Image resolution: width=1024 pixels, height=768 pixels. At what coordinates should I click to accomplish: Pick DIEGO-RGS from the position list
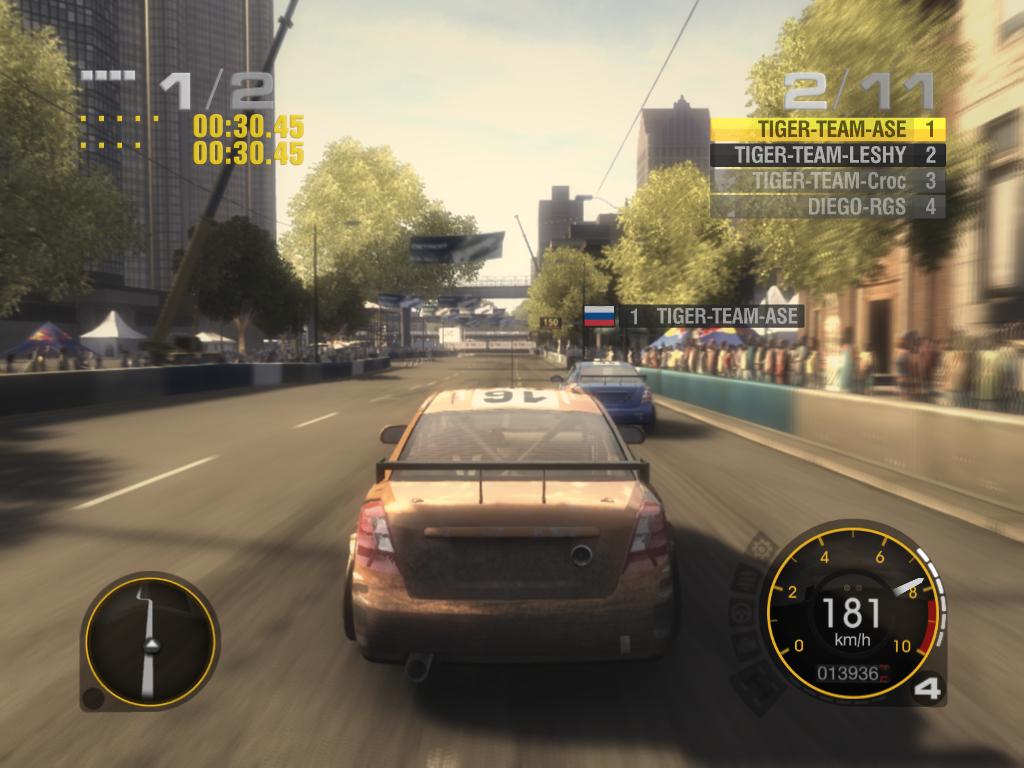point(828,207)
